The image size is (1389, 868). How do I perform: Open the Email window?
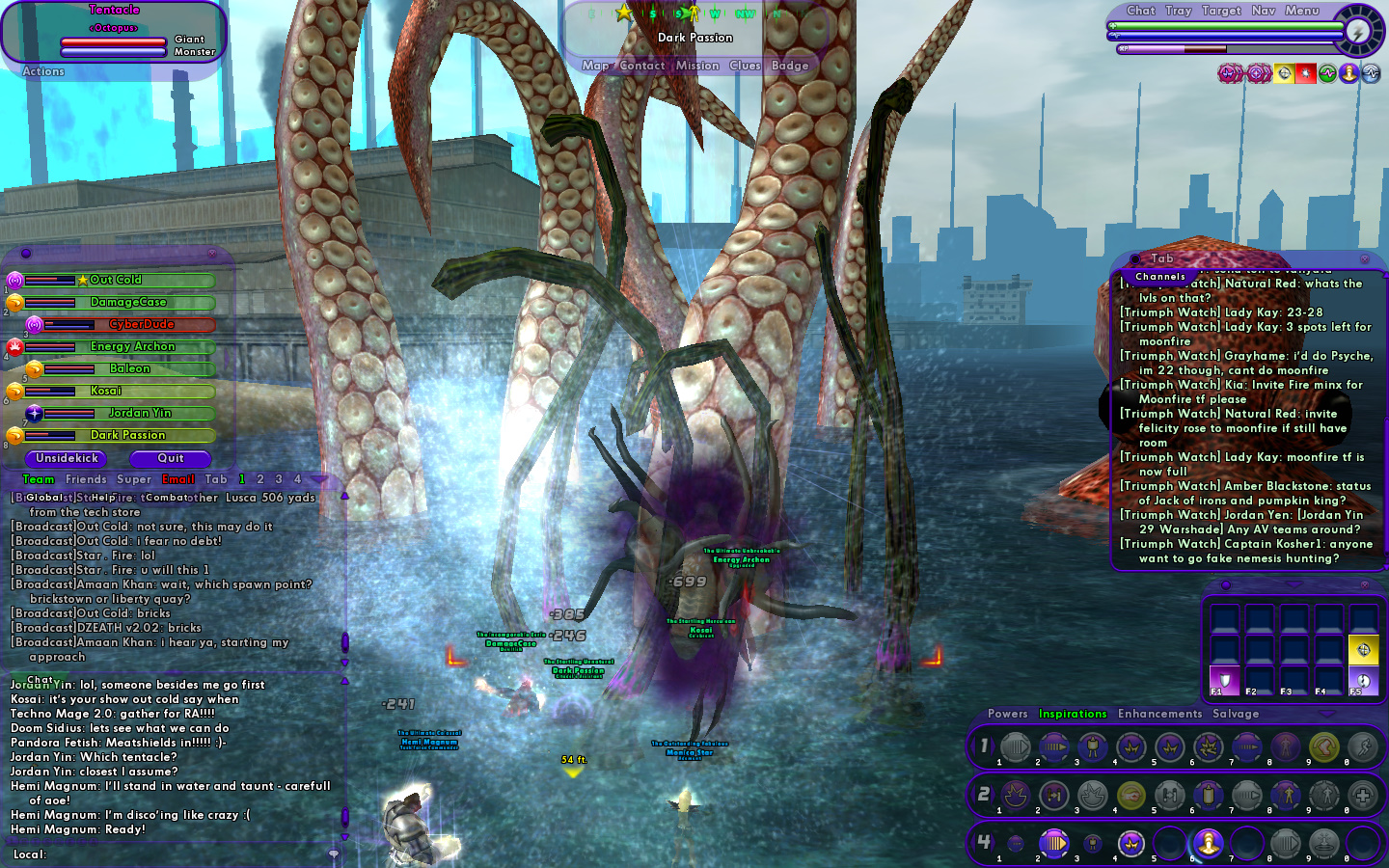(x=178, y=479)
